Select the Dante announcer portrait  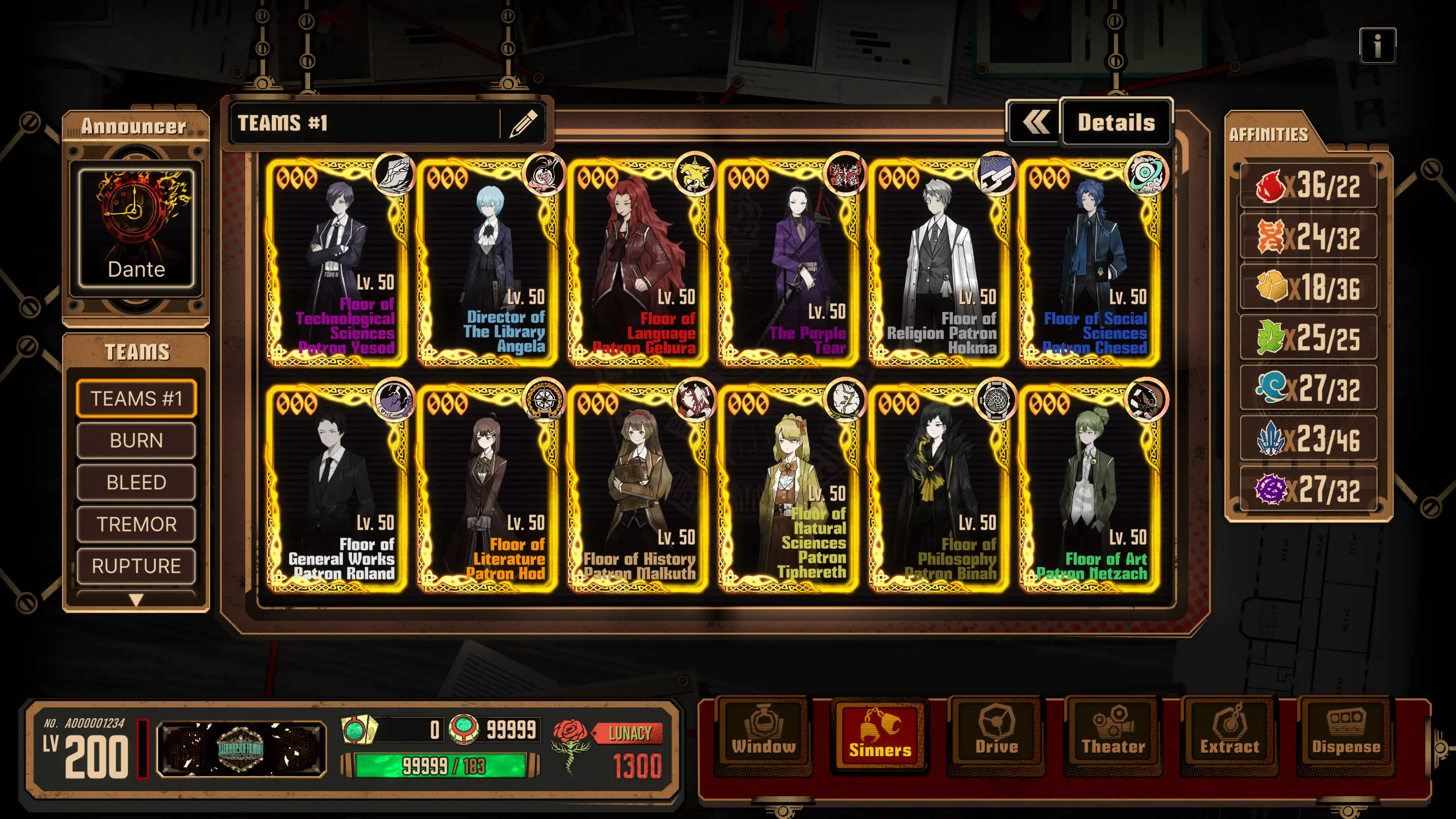136,228
